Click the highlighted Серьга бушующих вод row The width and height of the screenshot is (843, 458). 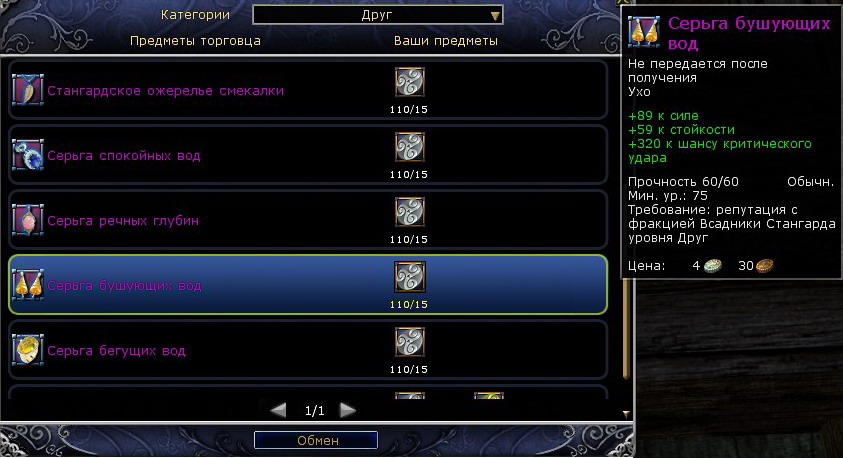[308, 285]
